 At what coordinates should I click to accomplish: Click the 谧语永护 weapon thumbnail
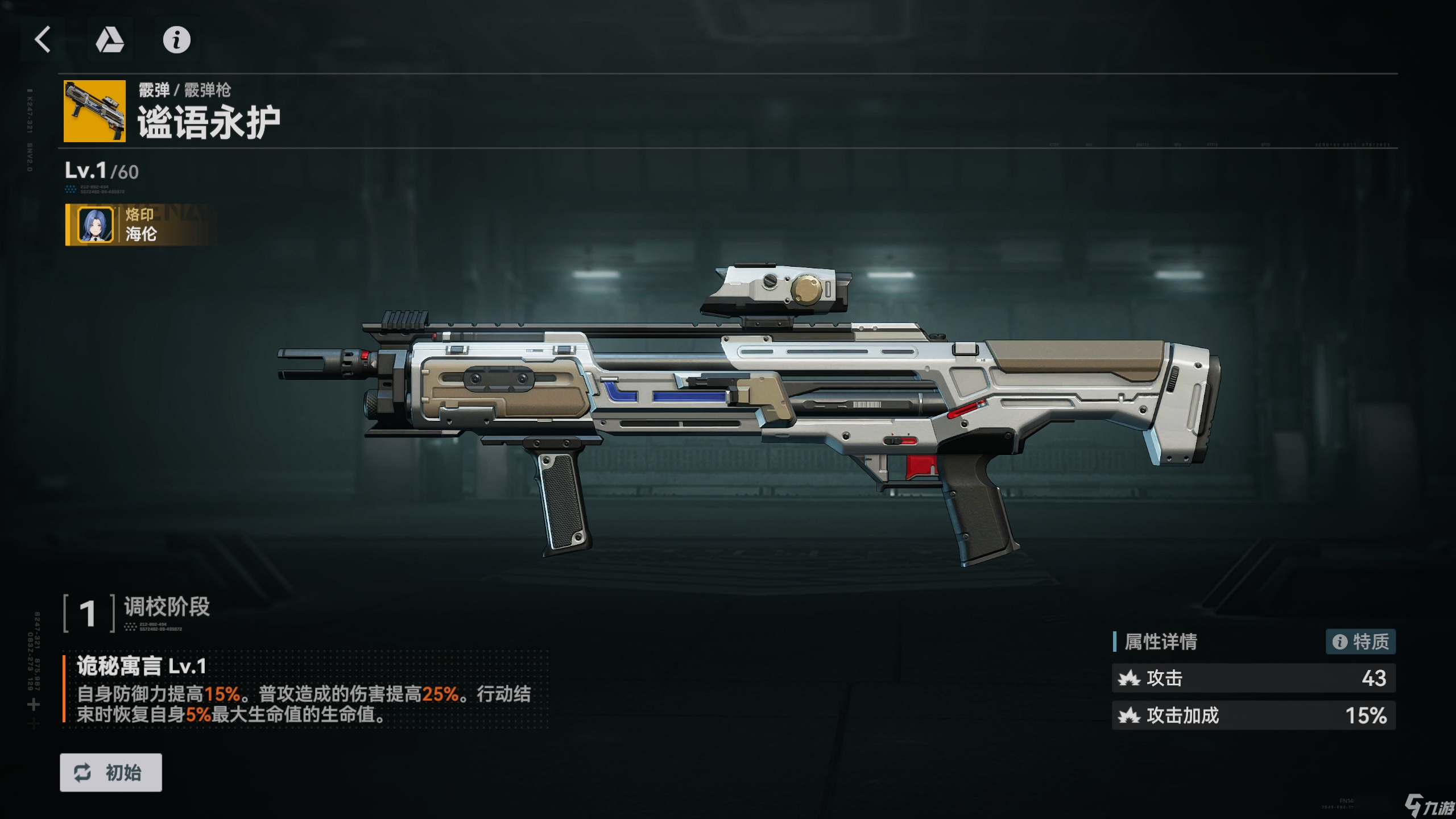94,111
